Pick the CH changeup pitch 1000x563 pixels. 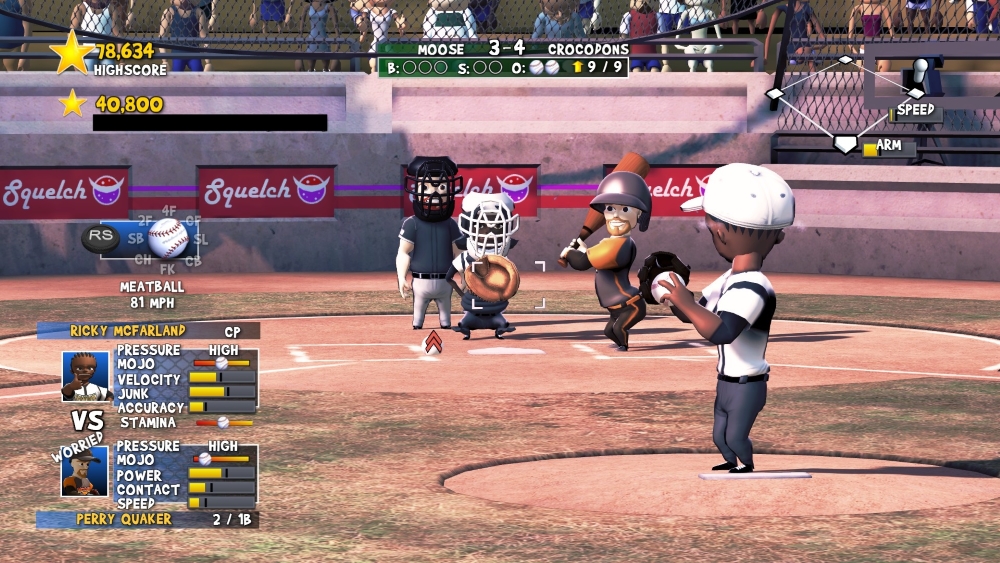[144, 259]
